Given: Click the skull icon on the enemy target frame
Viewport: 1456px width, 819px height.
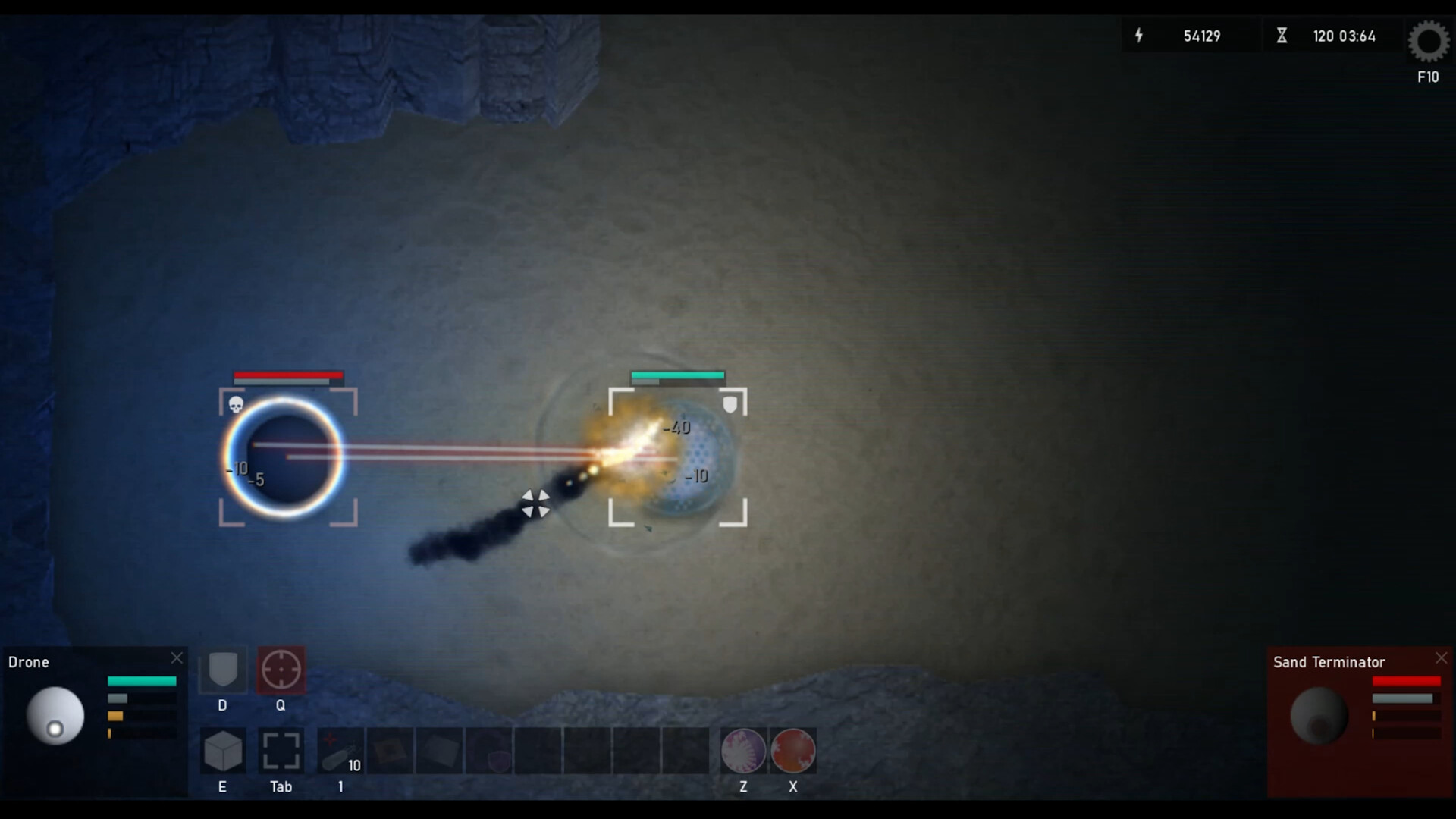Looking at the screenshot, I should coord(237,404).
